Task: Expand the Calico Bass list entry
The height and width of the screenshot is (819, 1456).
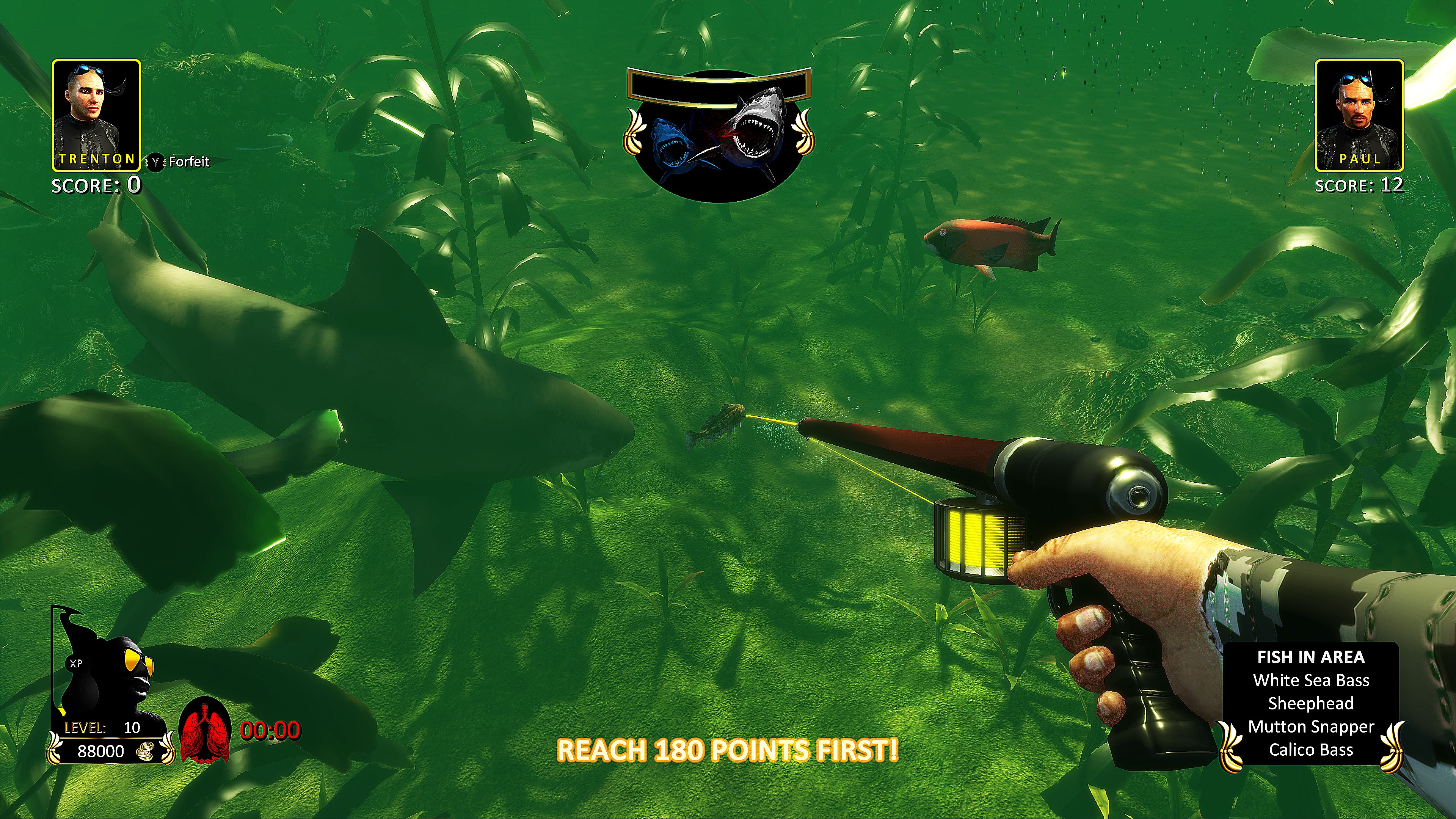Action: pyautogui.click(x=1310, y=750)
